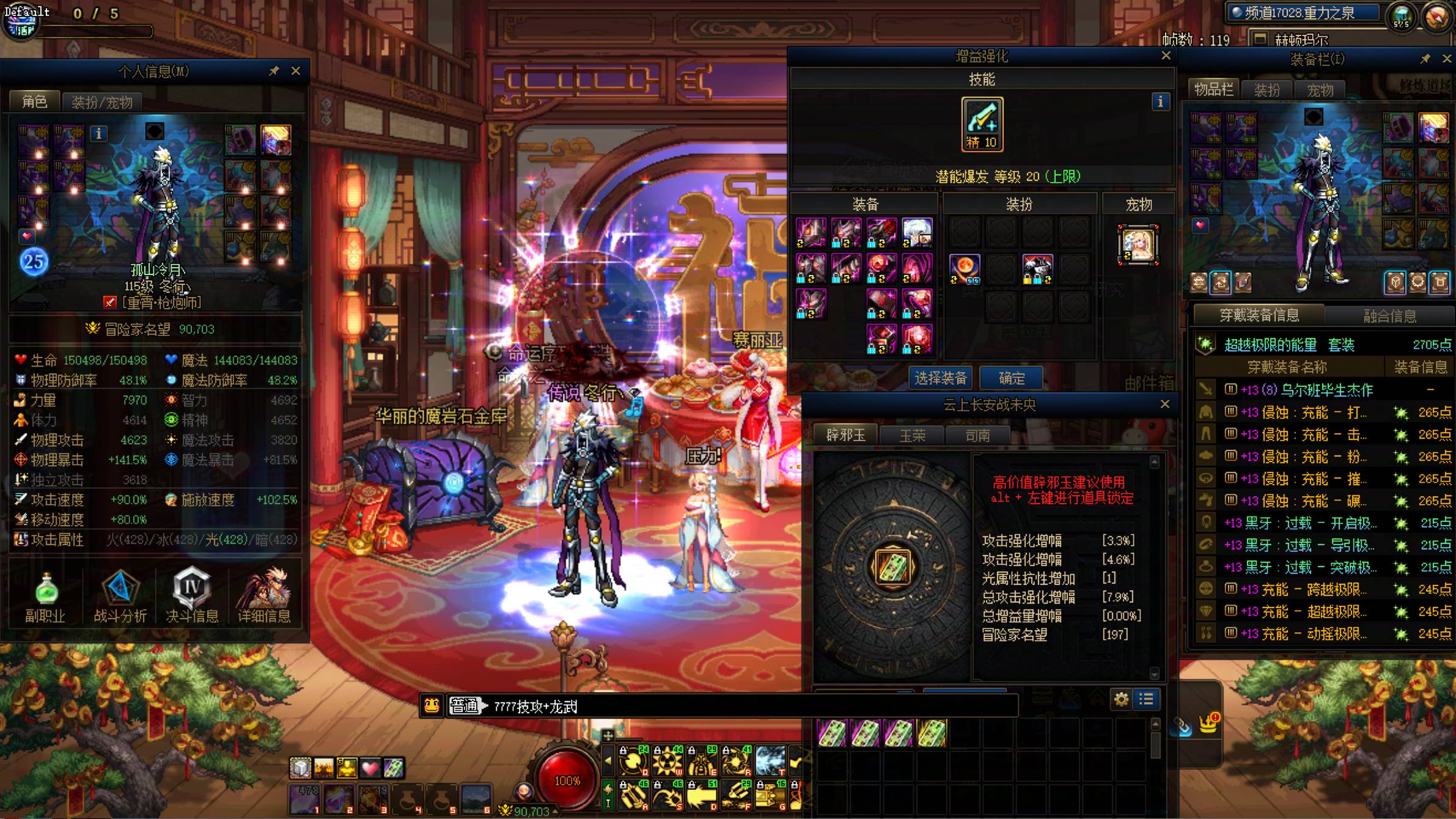This screenshot has width=1456, height=819.
Task: Open the 融合信息 fusion info tab
Action: [1389, 315]
